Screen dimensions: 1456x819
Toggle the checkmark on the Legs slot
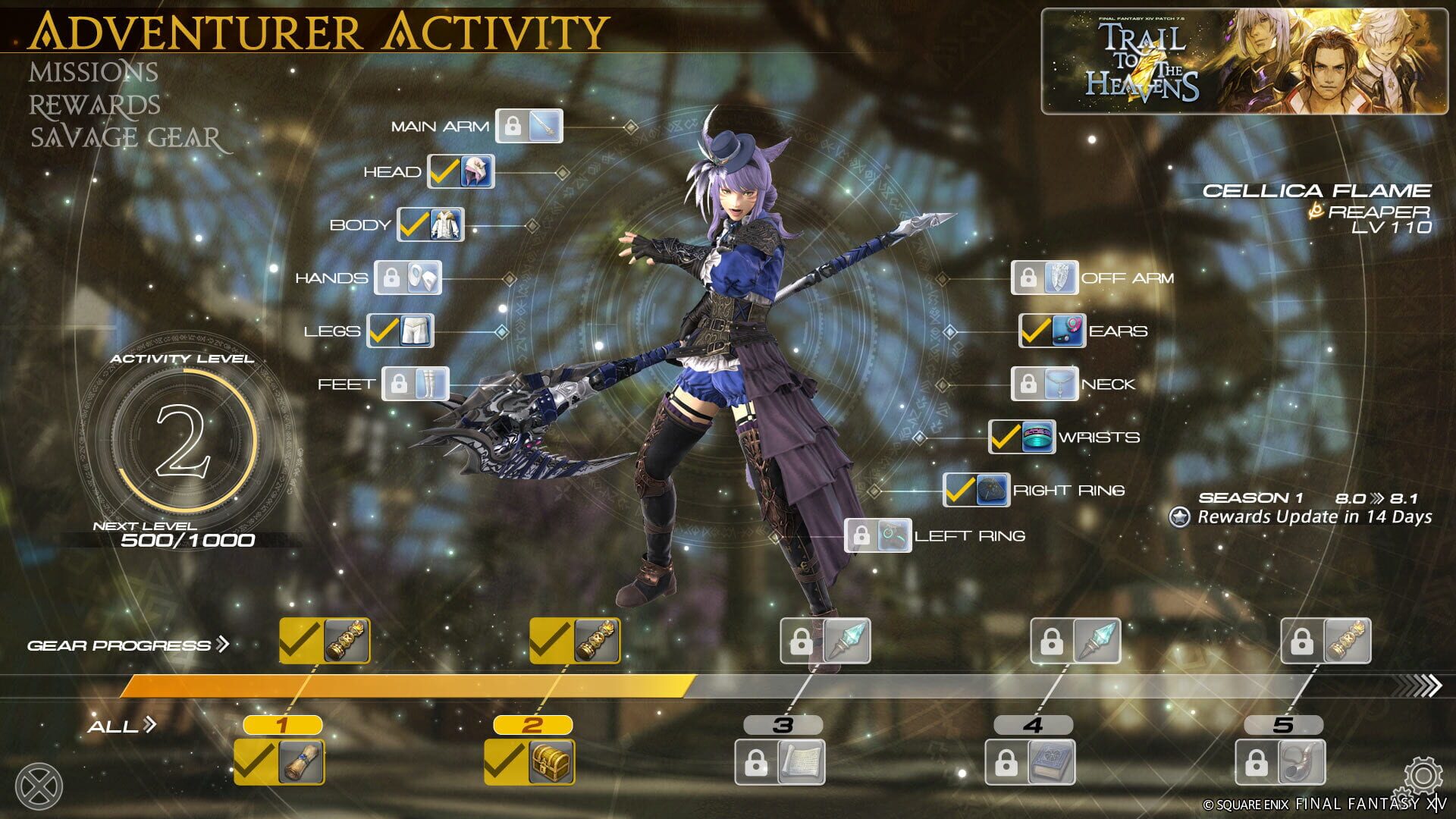[383, 331]
